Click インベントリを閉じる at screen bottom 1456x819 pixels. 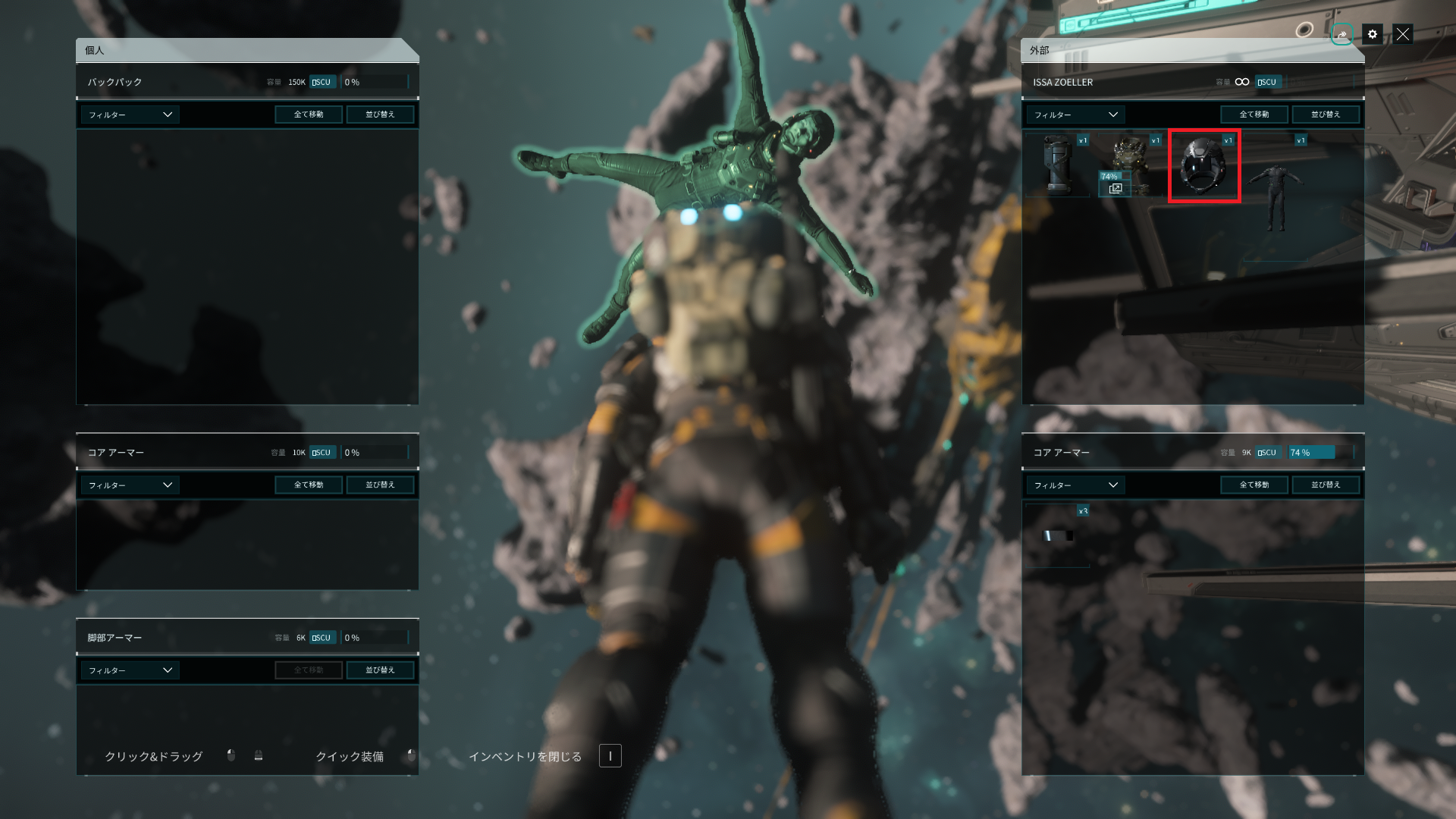tap(526, 755)
